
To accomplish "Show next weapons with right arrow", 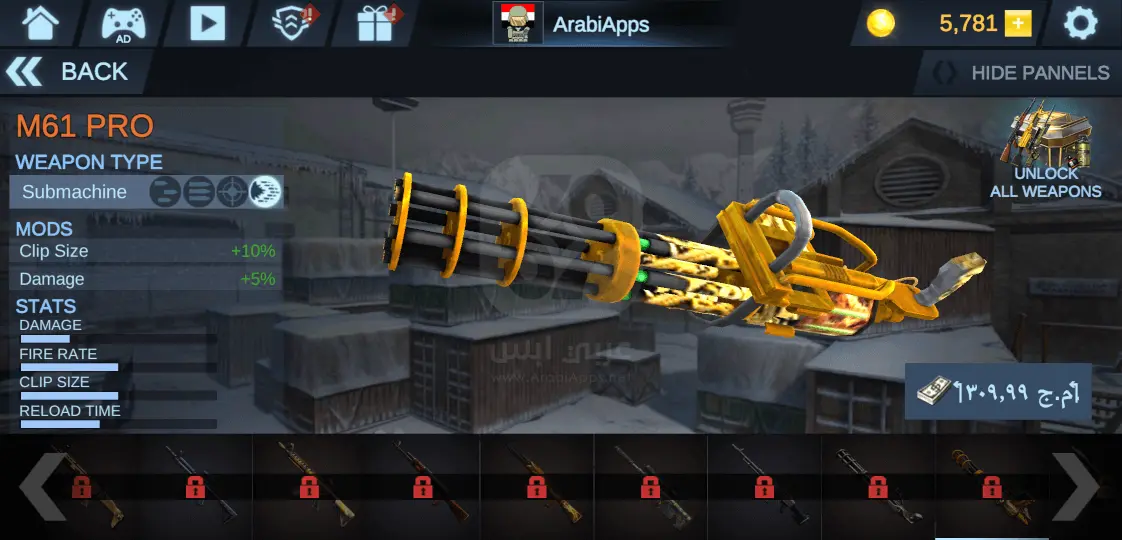I will pyautogui.click(x=1075, y=487).
